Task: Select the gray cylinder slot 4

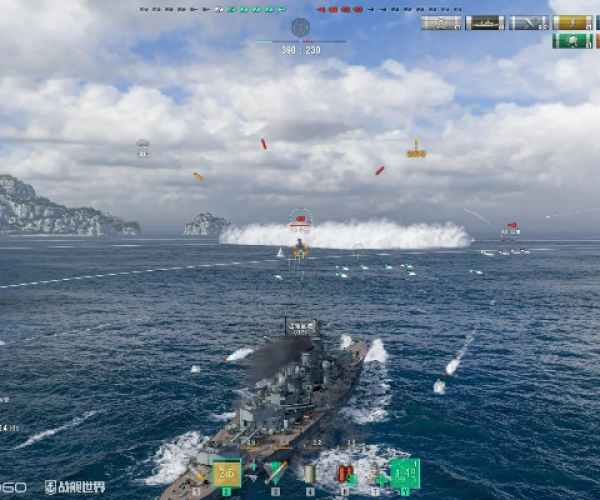Action: (x=310, y=473)
